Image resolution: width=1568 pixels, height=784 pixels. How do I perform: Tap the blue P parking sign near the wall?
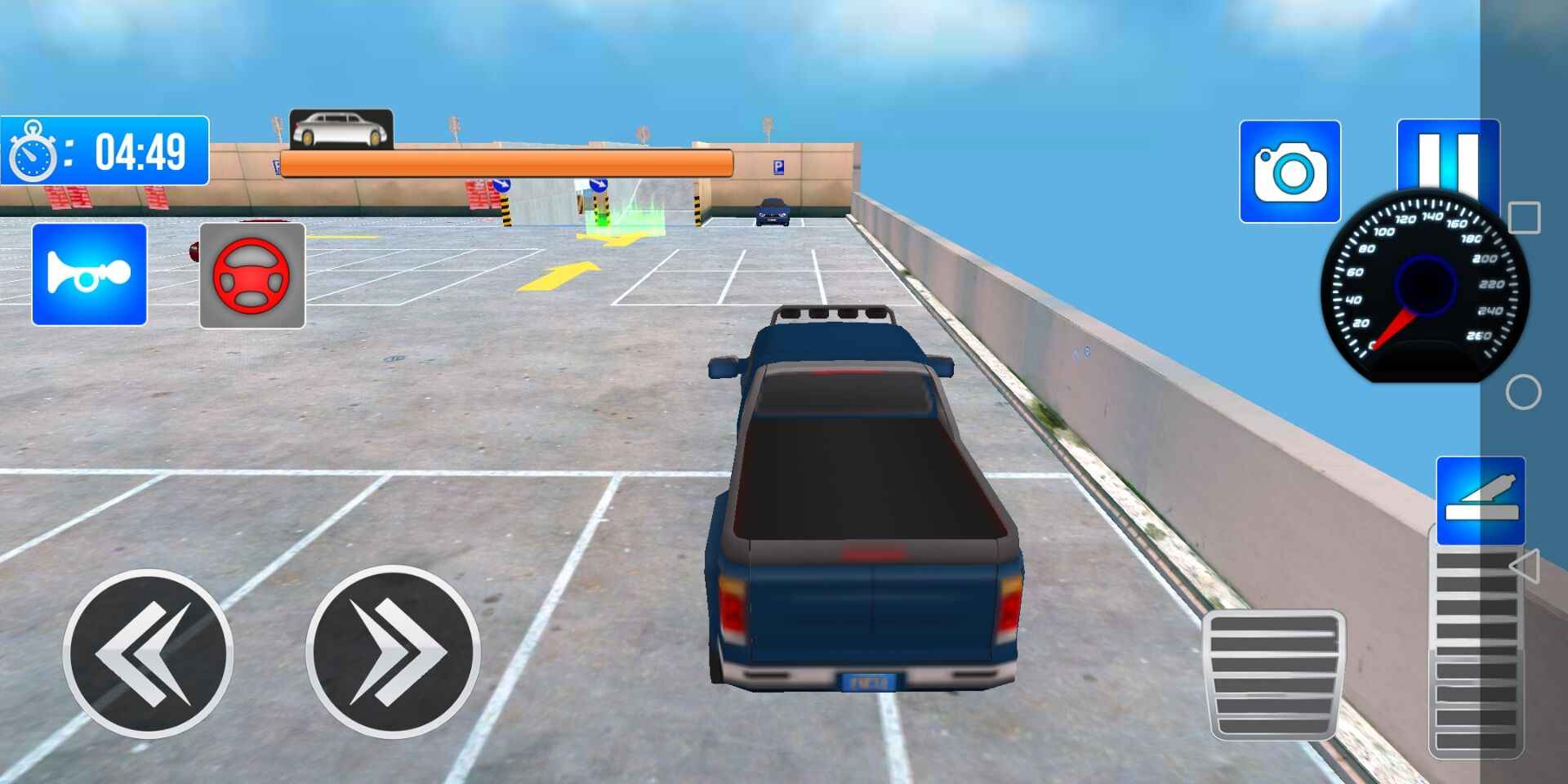(x=779, y=167)
